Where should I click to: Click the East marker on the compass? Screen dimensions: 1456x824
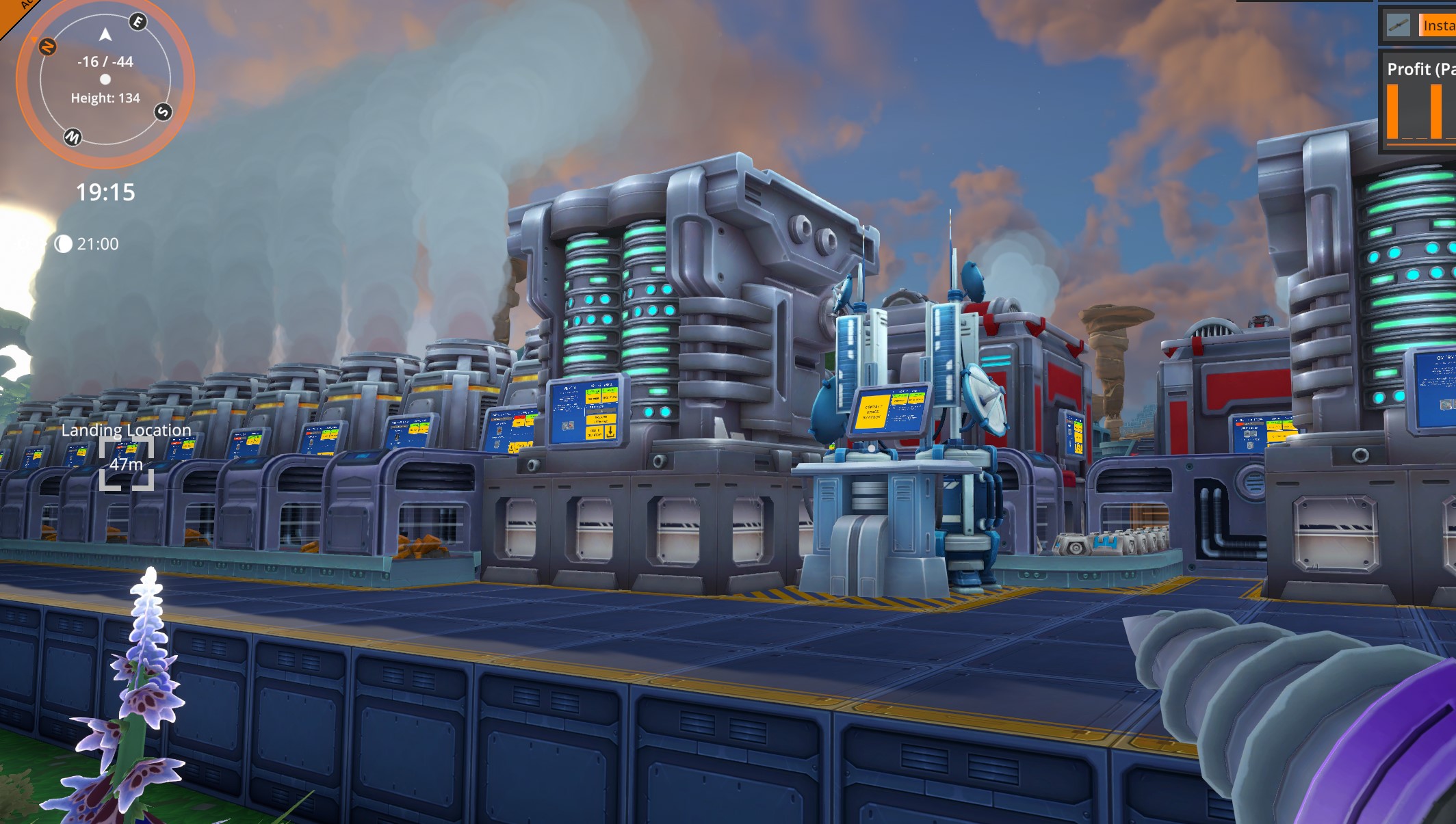(x=138, y=21)
